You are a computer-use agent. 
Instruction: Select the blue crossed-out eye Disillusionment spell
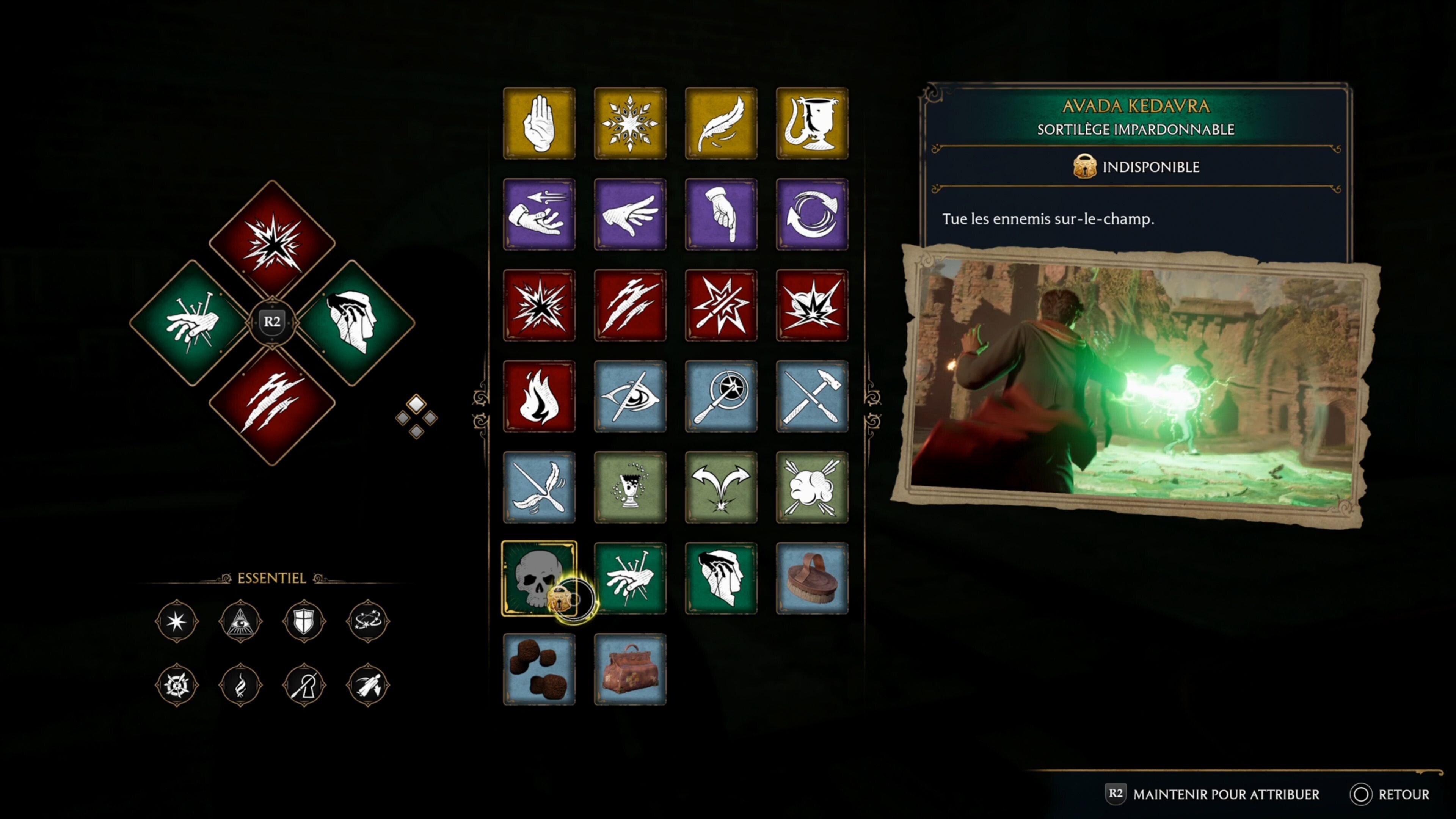630,396
